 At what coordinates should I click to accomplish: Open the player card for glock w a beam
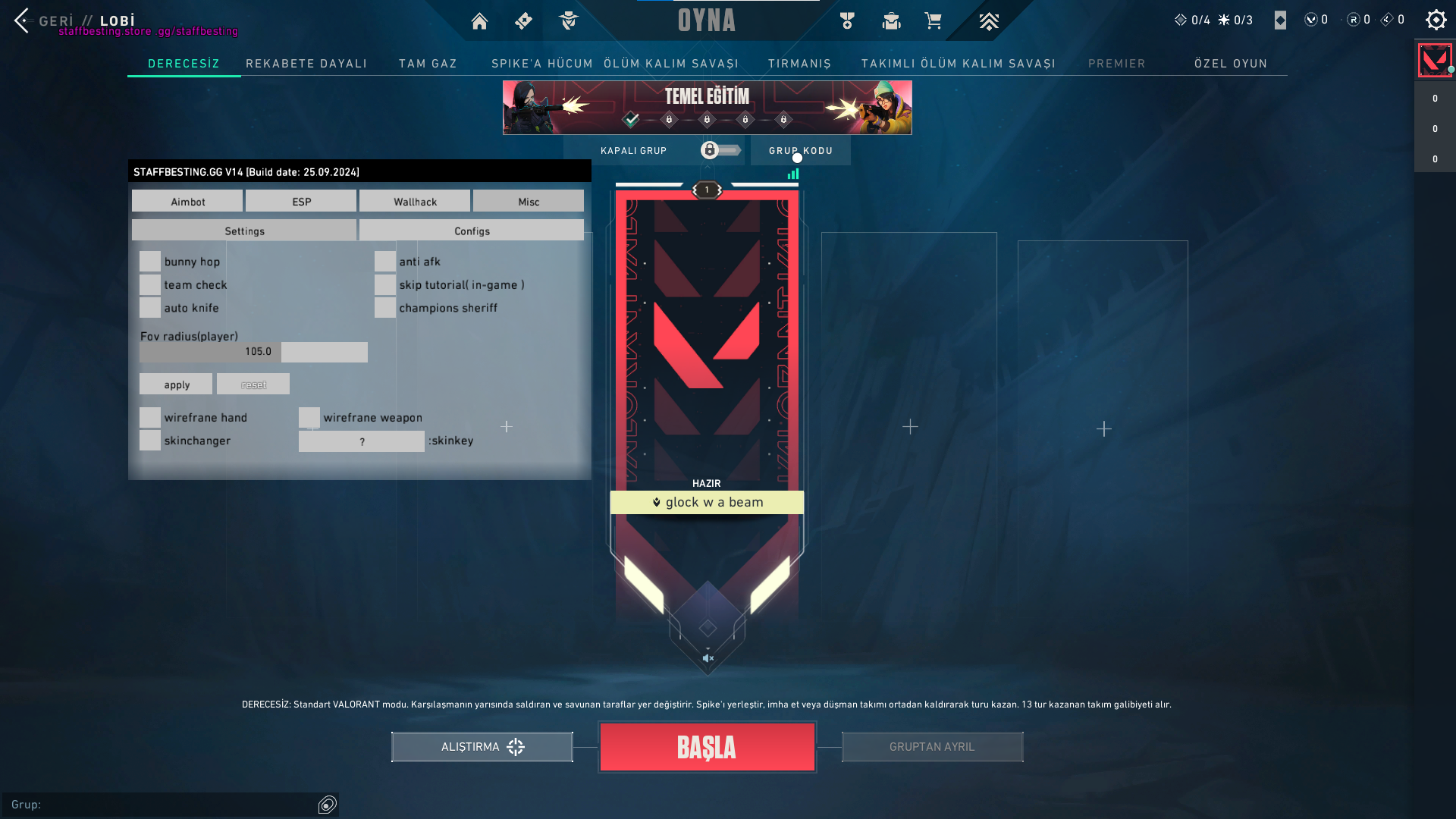707,502
